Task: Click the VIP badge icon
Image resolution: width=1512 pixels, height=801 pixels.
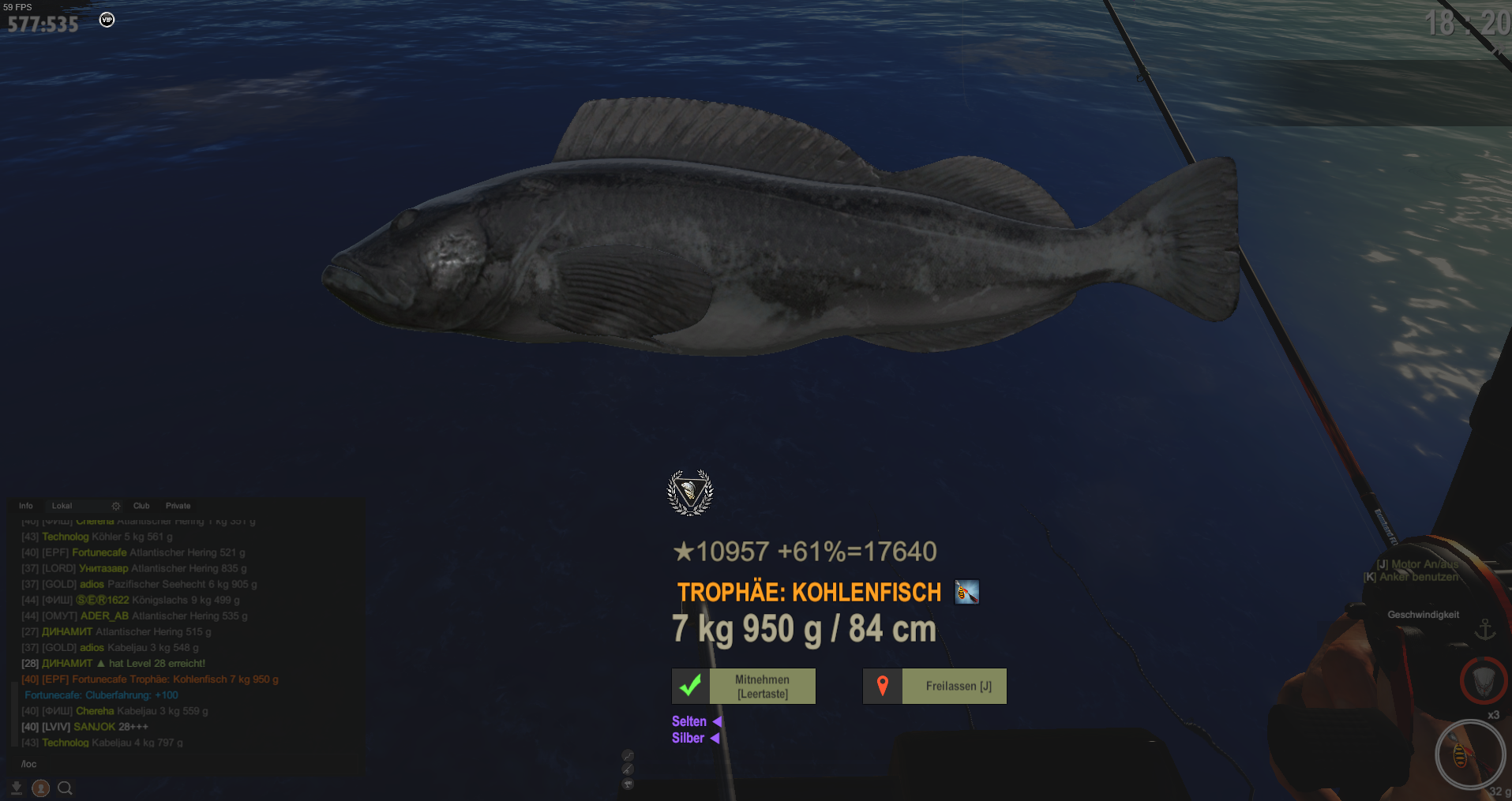Action: click(107, 20)
